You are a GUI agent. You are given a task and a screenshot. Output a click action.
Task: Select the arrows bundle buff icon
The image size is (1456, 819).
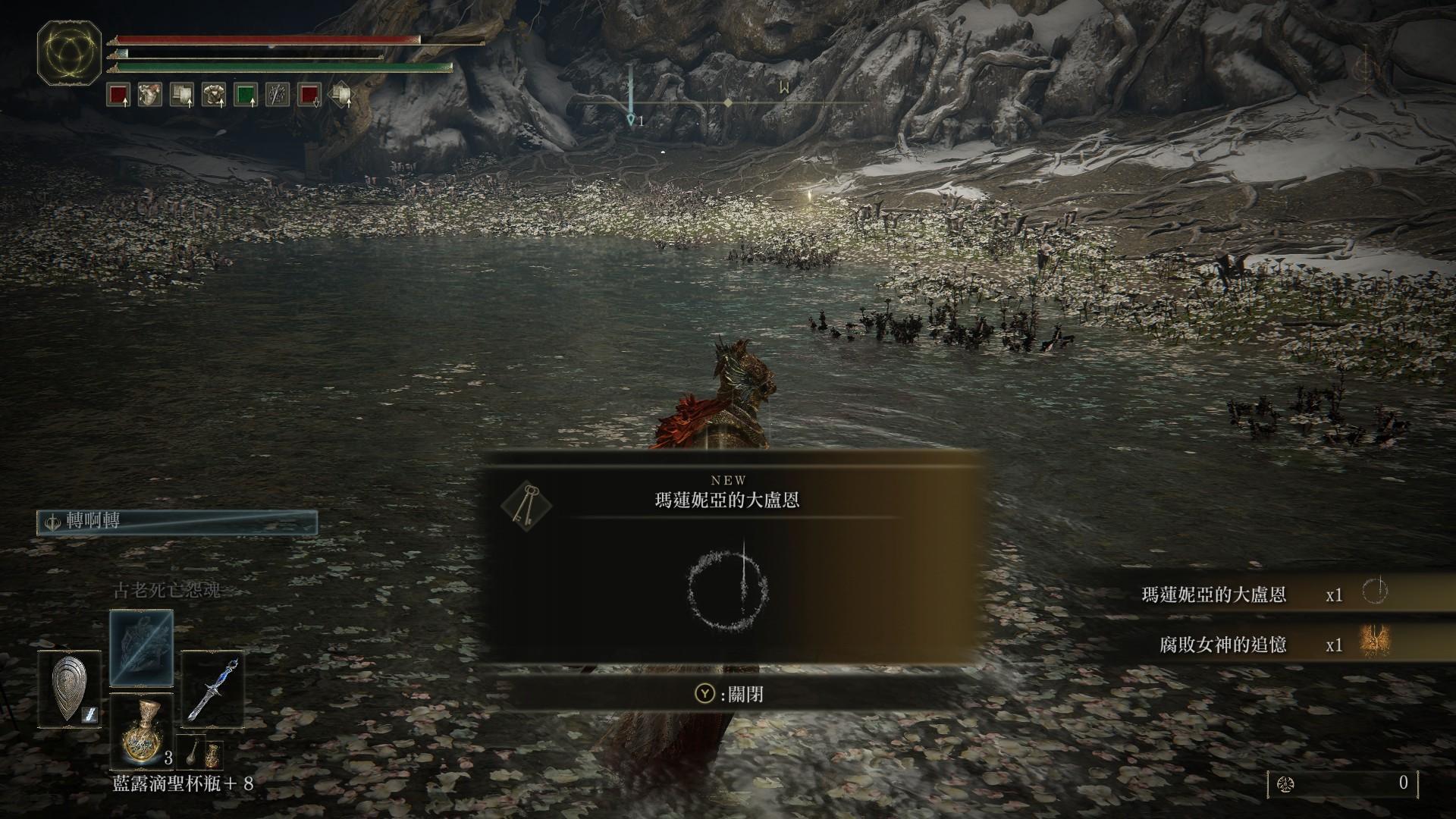pos(276,95)
